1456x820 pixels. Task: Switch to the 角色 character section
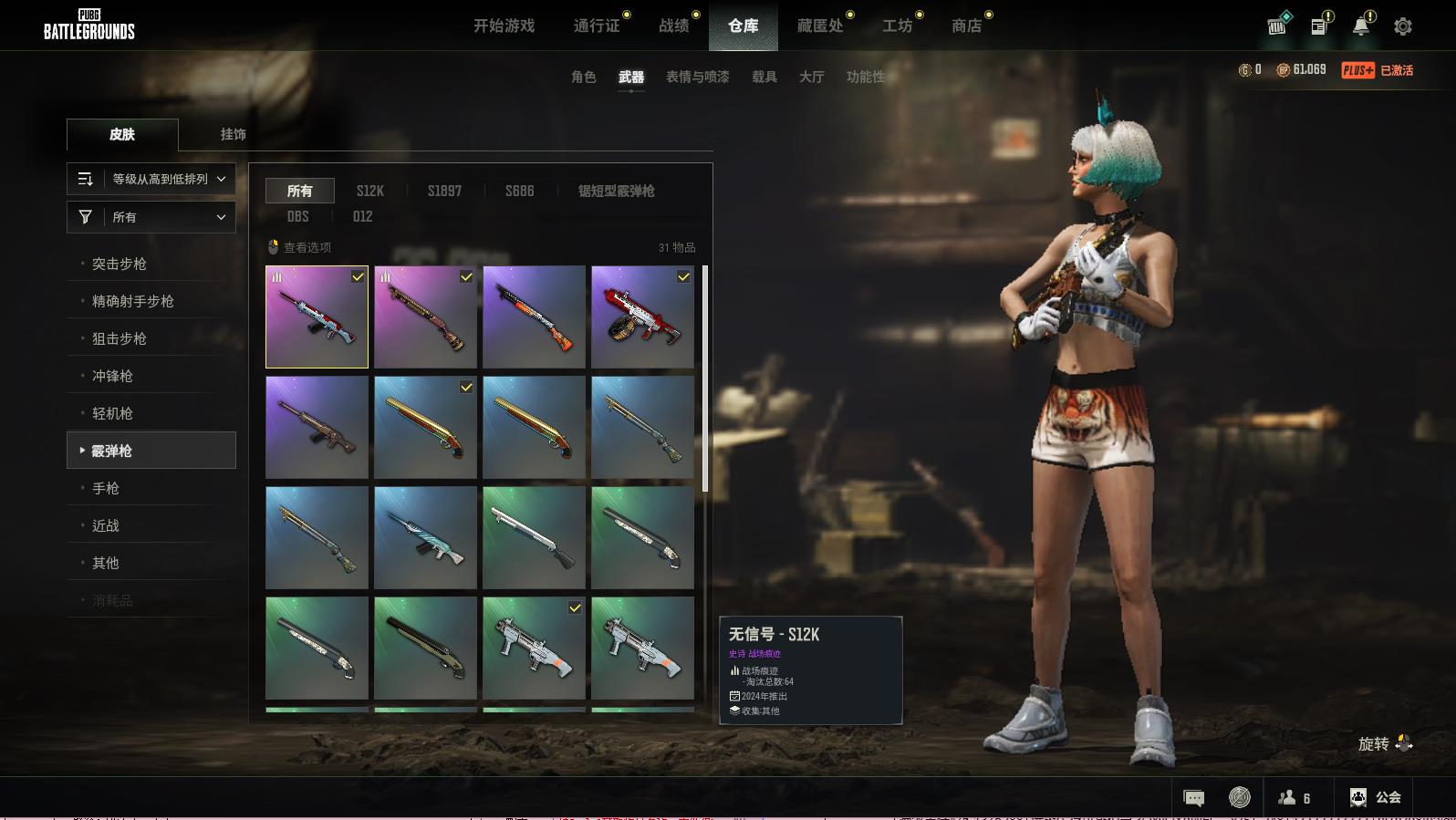pyautogui.click(x=583, y=77)
